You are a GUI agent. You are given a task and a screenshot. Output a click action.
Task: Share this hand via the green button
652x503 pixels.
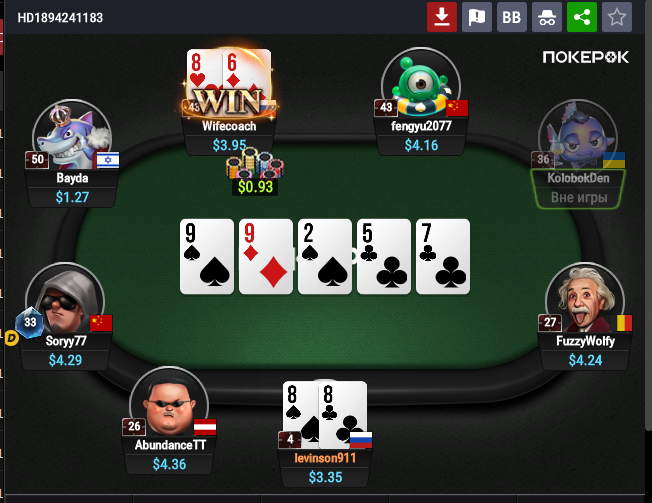[x=581, y=17]
